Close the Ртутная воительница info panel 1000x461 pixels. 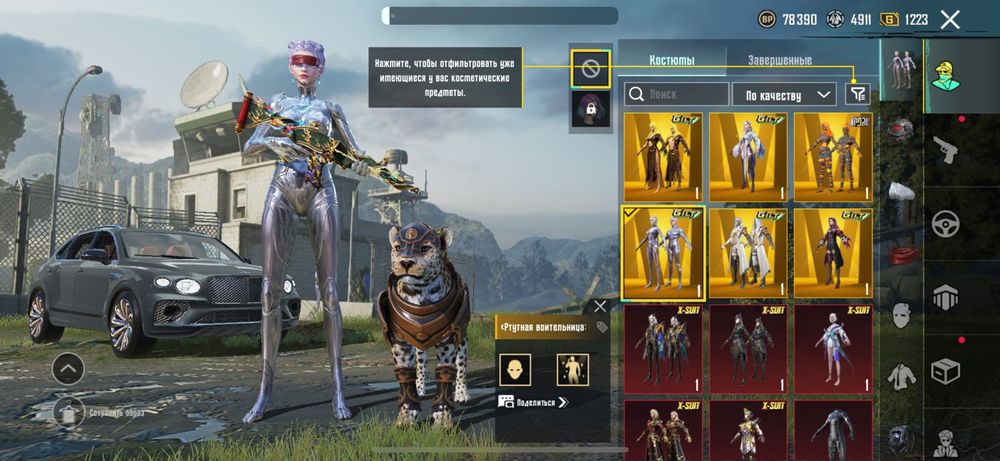pyautogui.click(x=600, y=306)
